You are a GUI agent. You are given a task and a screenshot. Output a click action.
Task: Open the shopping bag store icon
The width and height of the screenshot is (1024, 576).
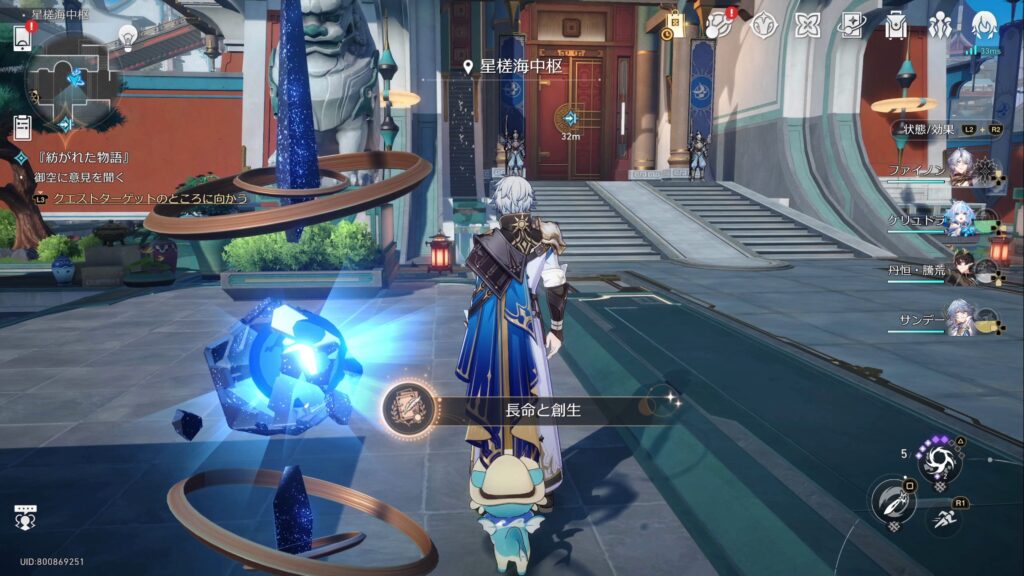[675, 25]
